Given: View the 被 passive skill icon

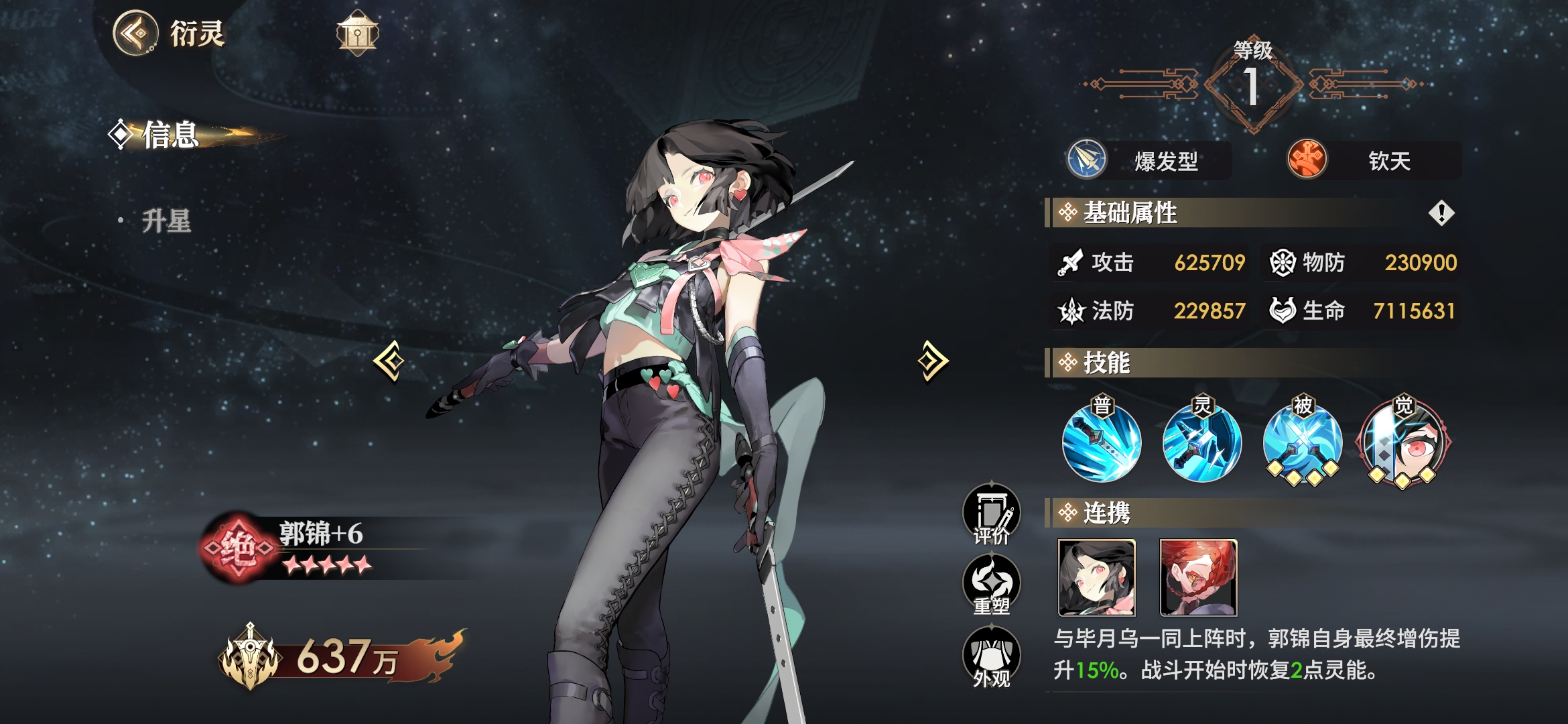Looking at the screenshot, I should coord(1302,442).
